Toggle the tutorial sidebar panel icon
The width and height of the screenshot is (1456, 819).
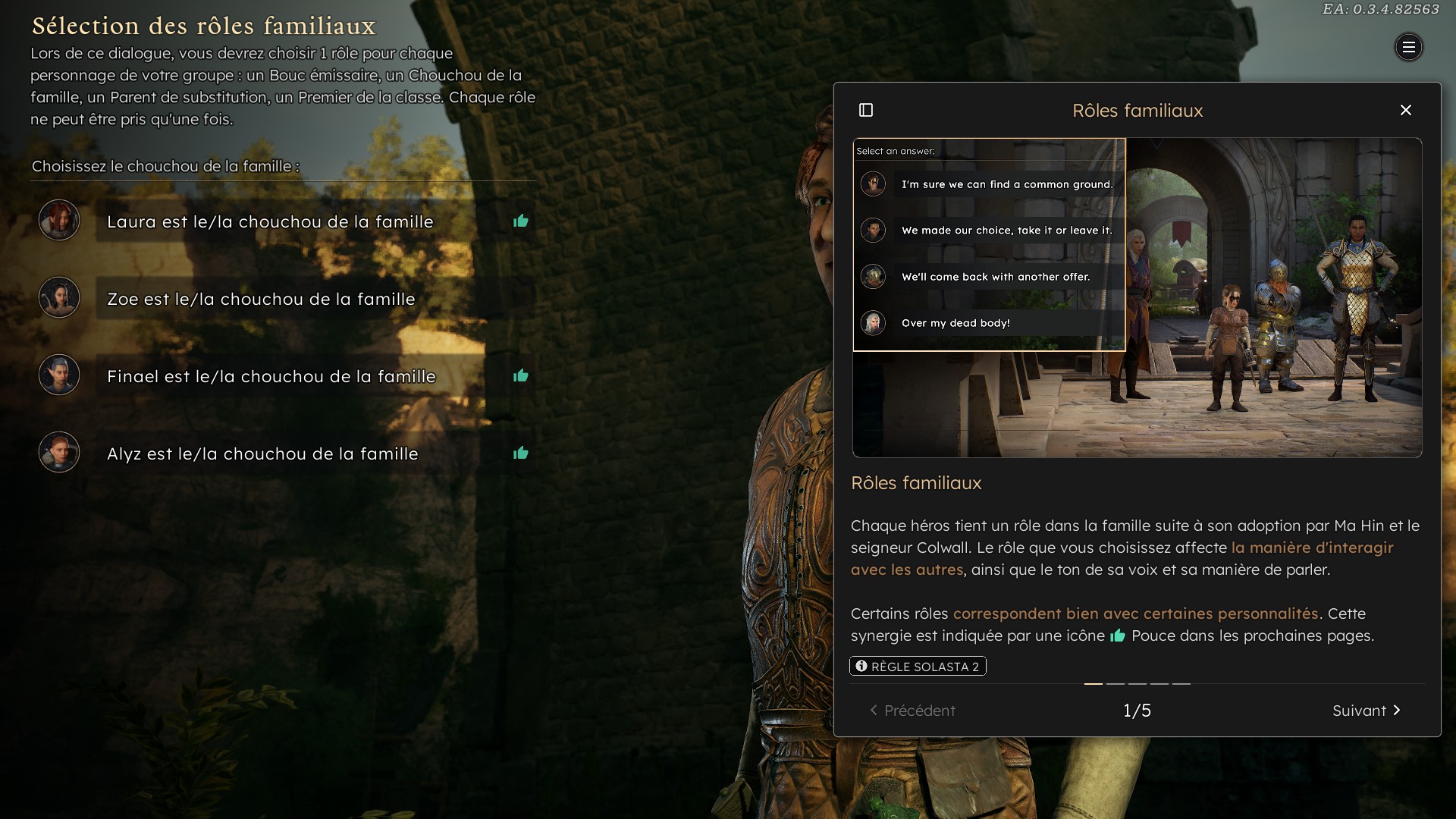[x=866, y=111]
